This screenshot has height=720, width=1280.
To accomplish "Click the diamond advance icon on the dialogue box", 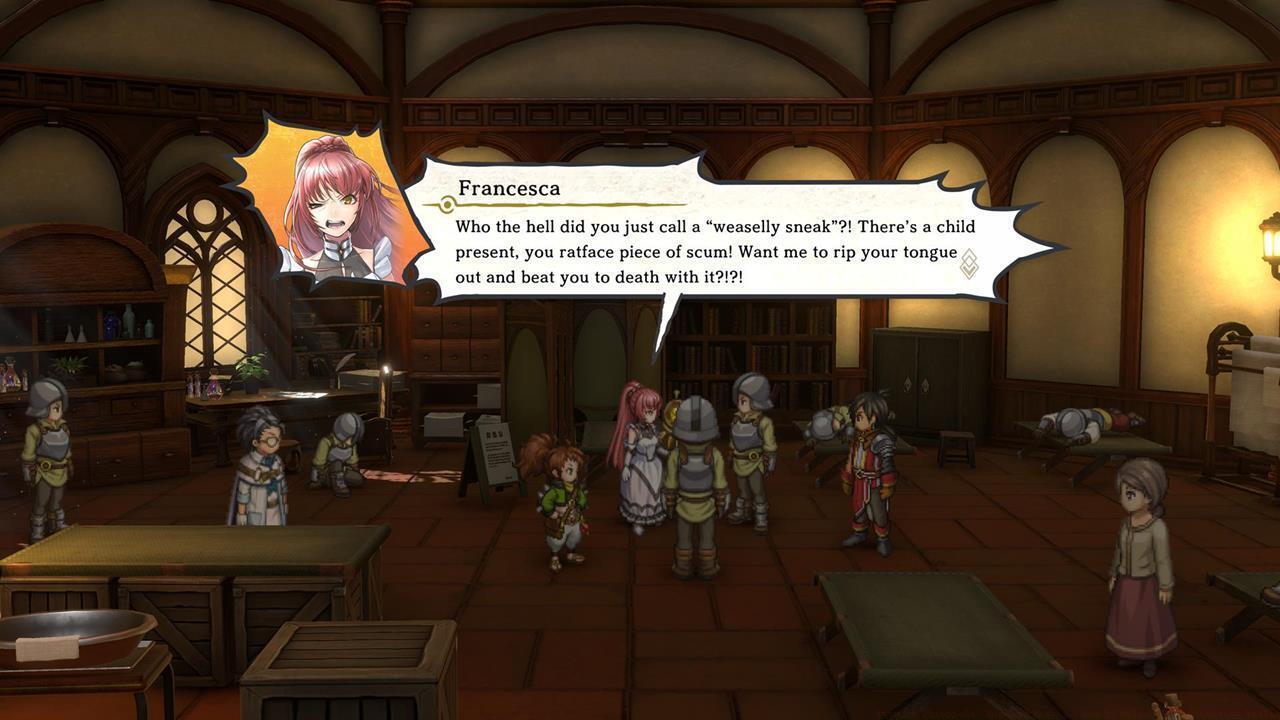I will [x=968, y=263].
